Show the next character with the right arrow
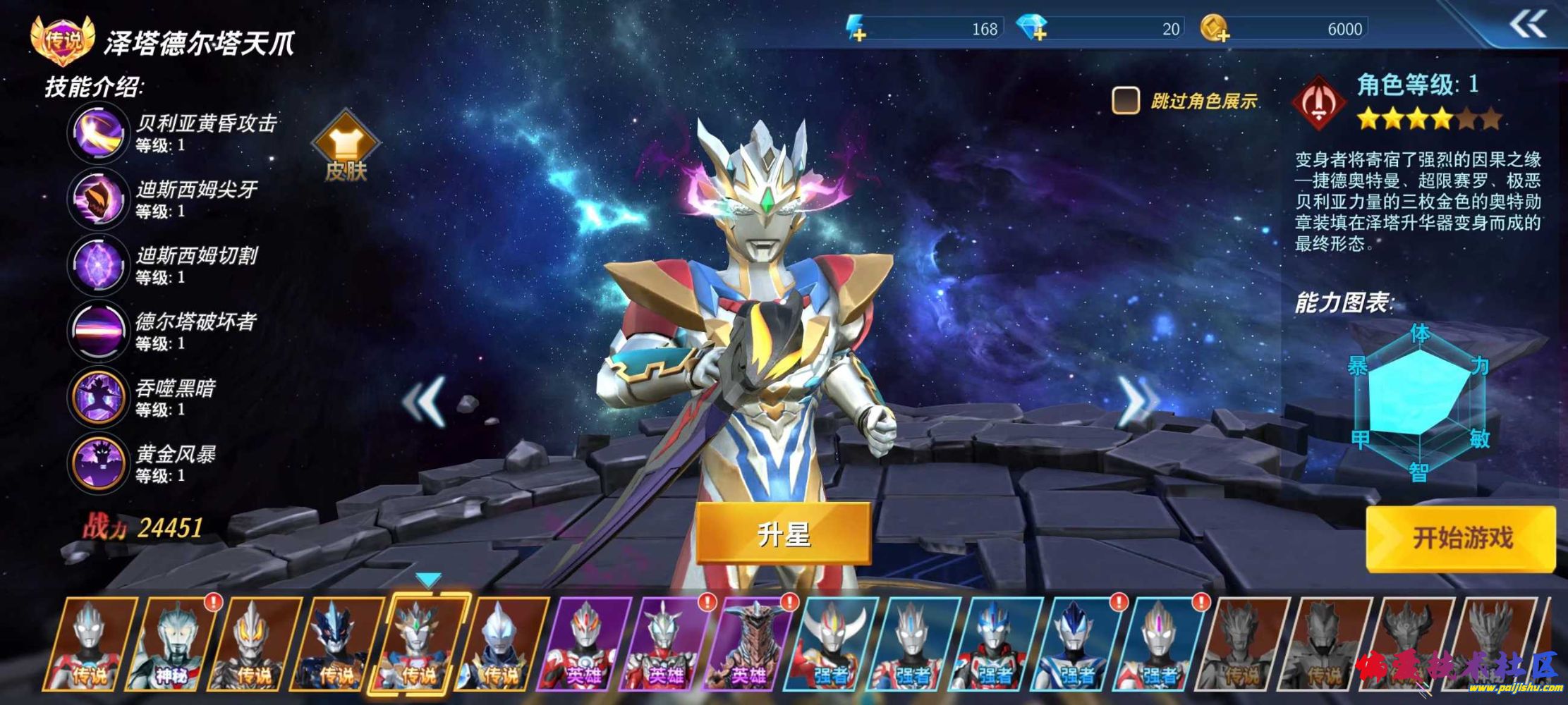Screen dimensions: 1568x705 [x=1136, y=400]
